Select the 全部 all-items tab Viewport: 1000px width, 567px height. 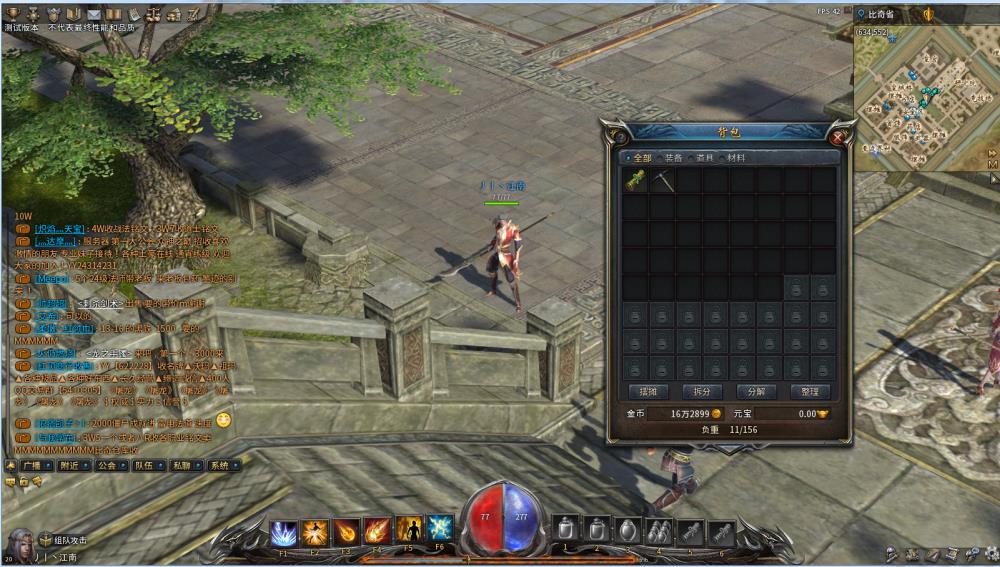[639, 158]
